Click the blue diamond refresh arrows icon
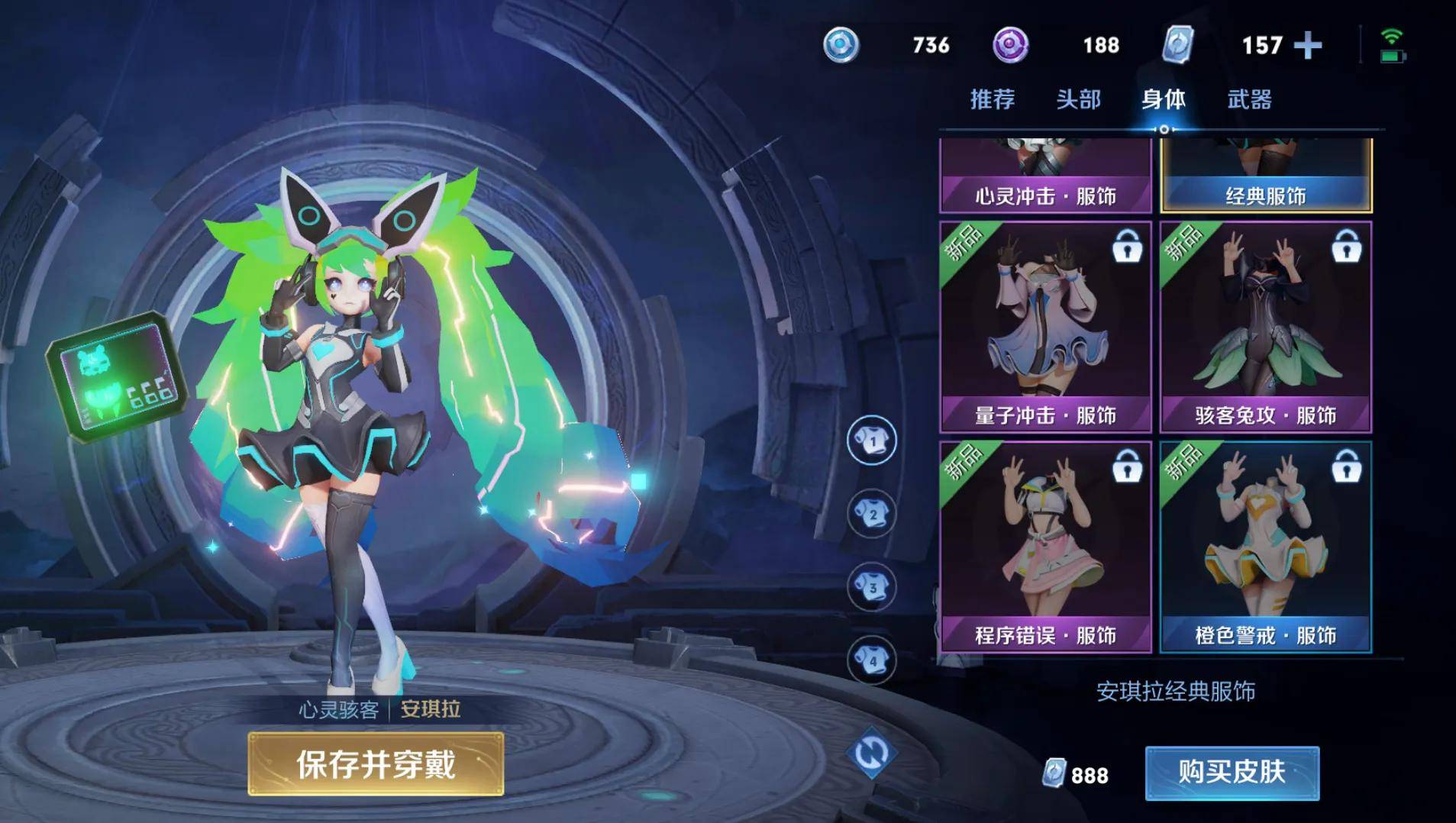The width and height of the screenshot is (1456, 823). pyautogui.click(x=871, y=754)
